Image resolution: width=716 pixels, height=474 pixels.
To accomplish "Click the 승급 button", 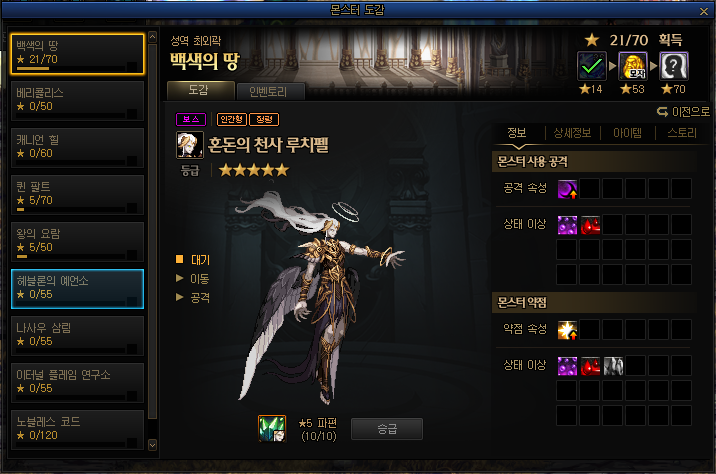I will 386,429.
